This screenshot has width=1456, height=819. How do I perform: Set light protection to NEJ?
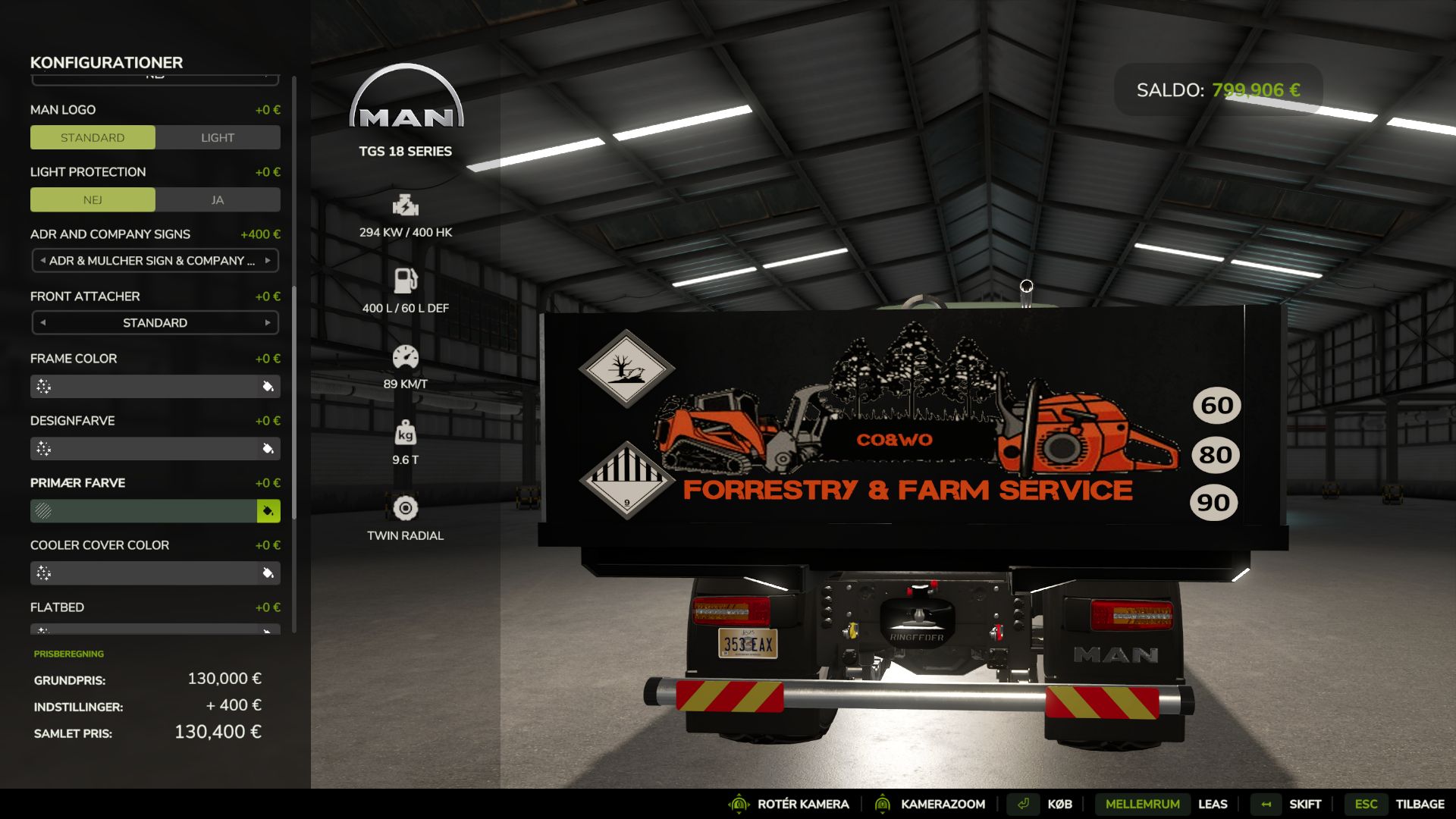coord(93,199)
